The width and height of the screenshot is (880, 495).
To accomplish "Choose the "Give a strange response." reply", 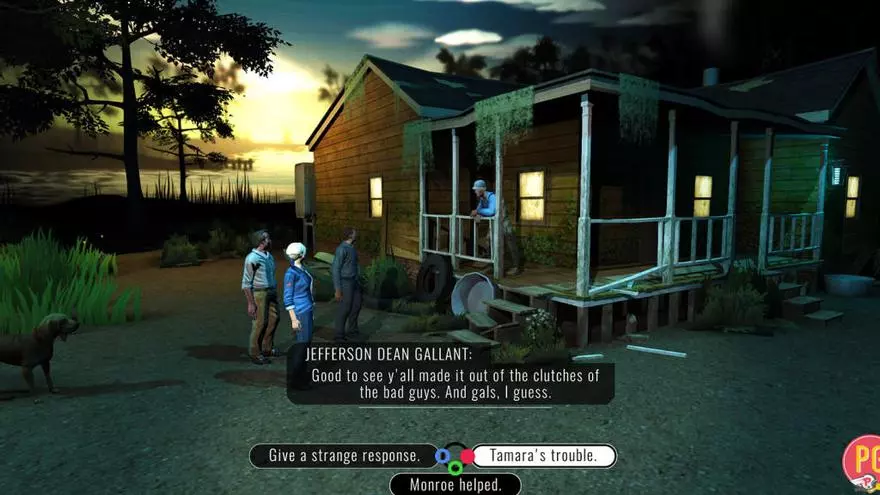I will tap(343, 456).
